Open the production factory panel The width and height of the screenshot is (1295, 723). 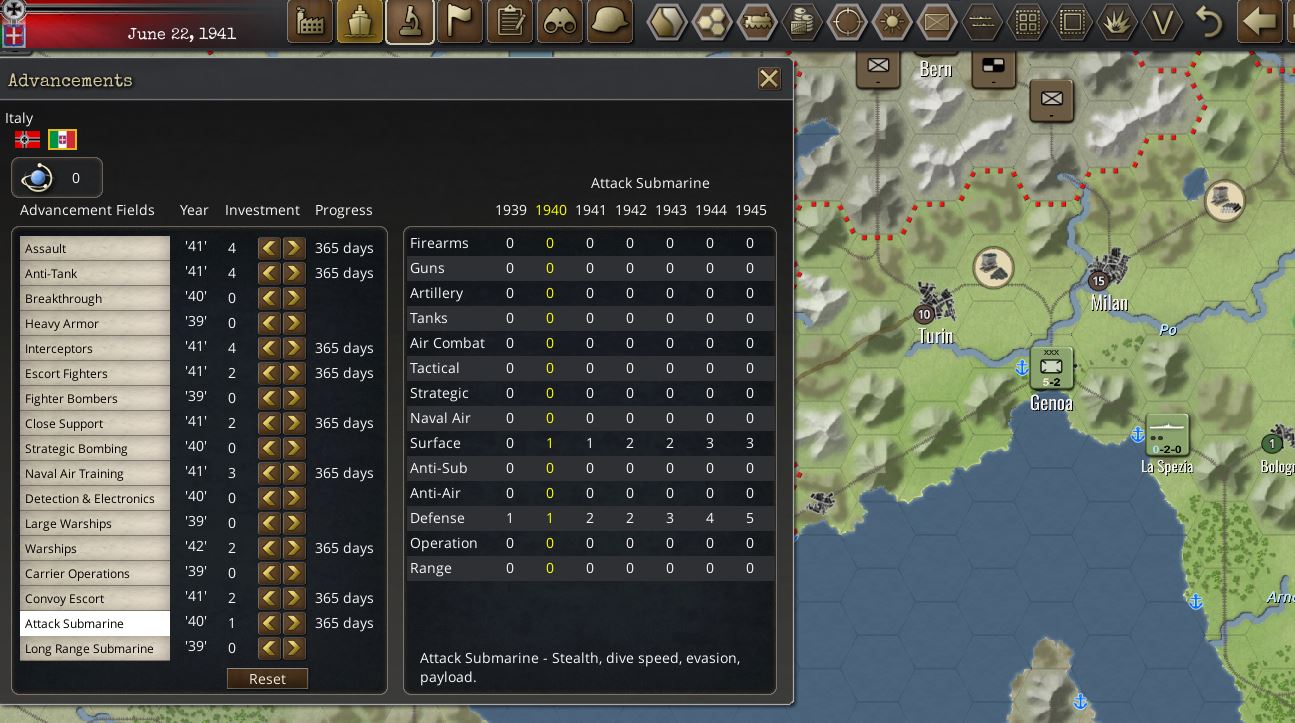(309, 21)
